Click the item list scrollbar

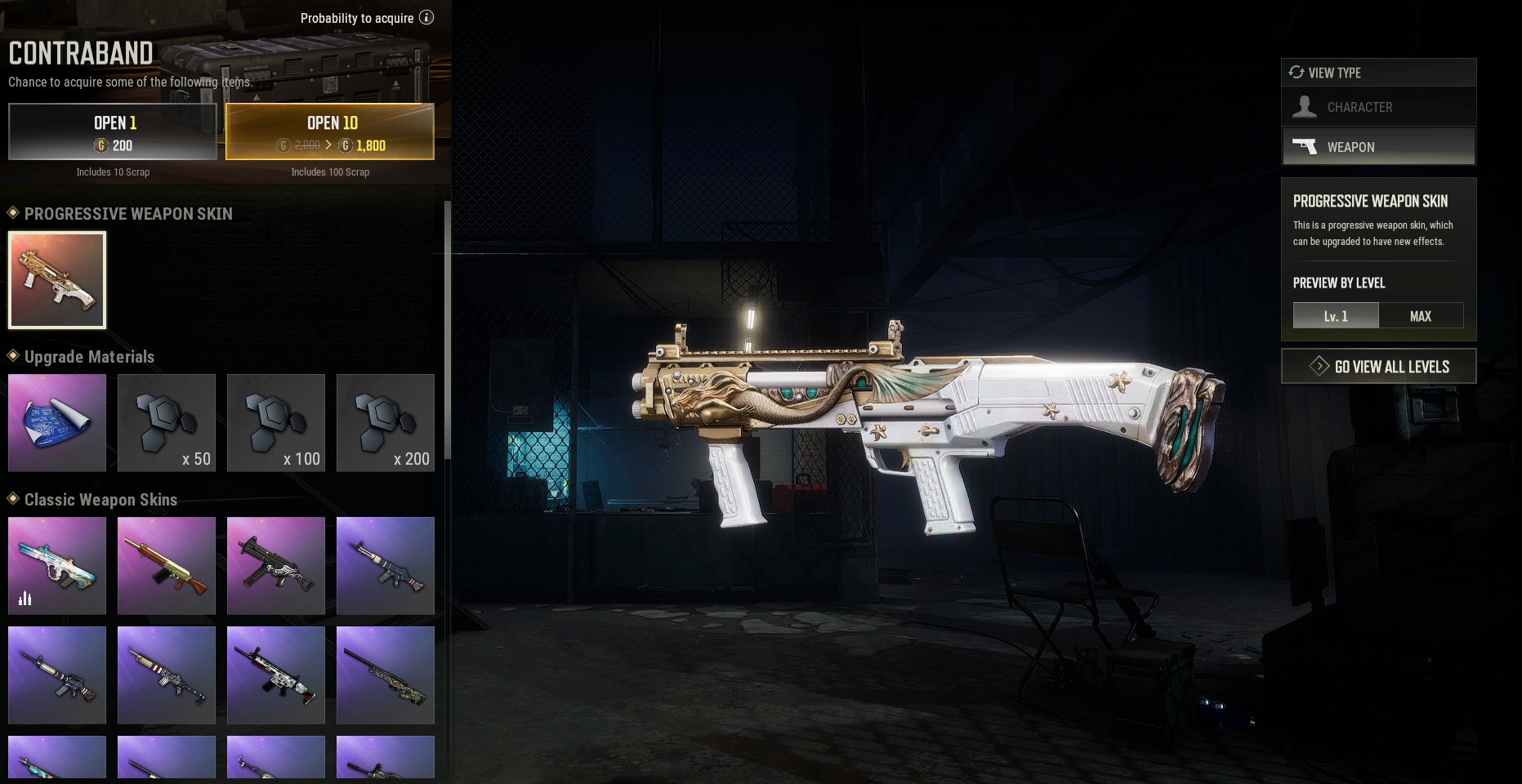coord(447,327)
